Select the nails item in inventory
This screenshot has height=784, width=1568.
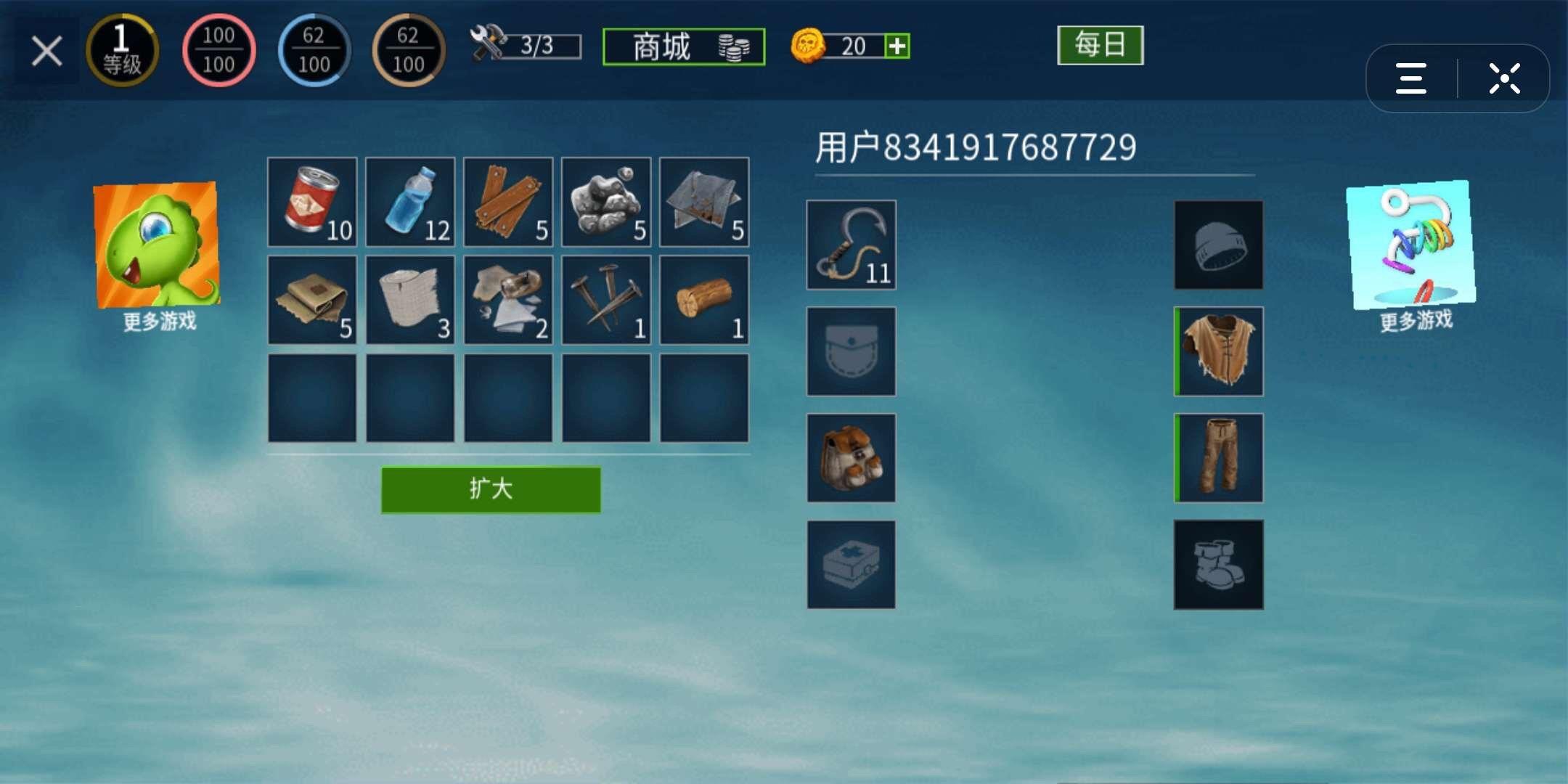coord(604,300)
